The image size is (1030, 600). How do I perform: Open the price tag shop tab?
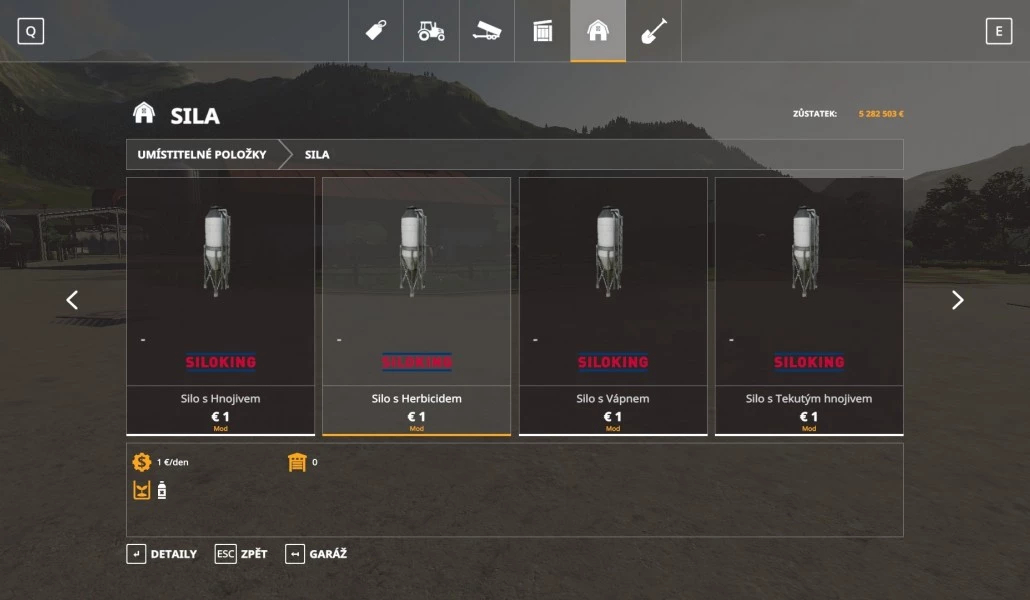tap(376, 31)
